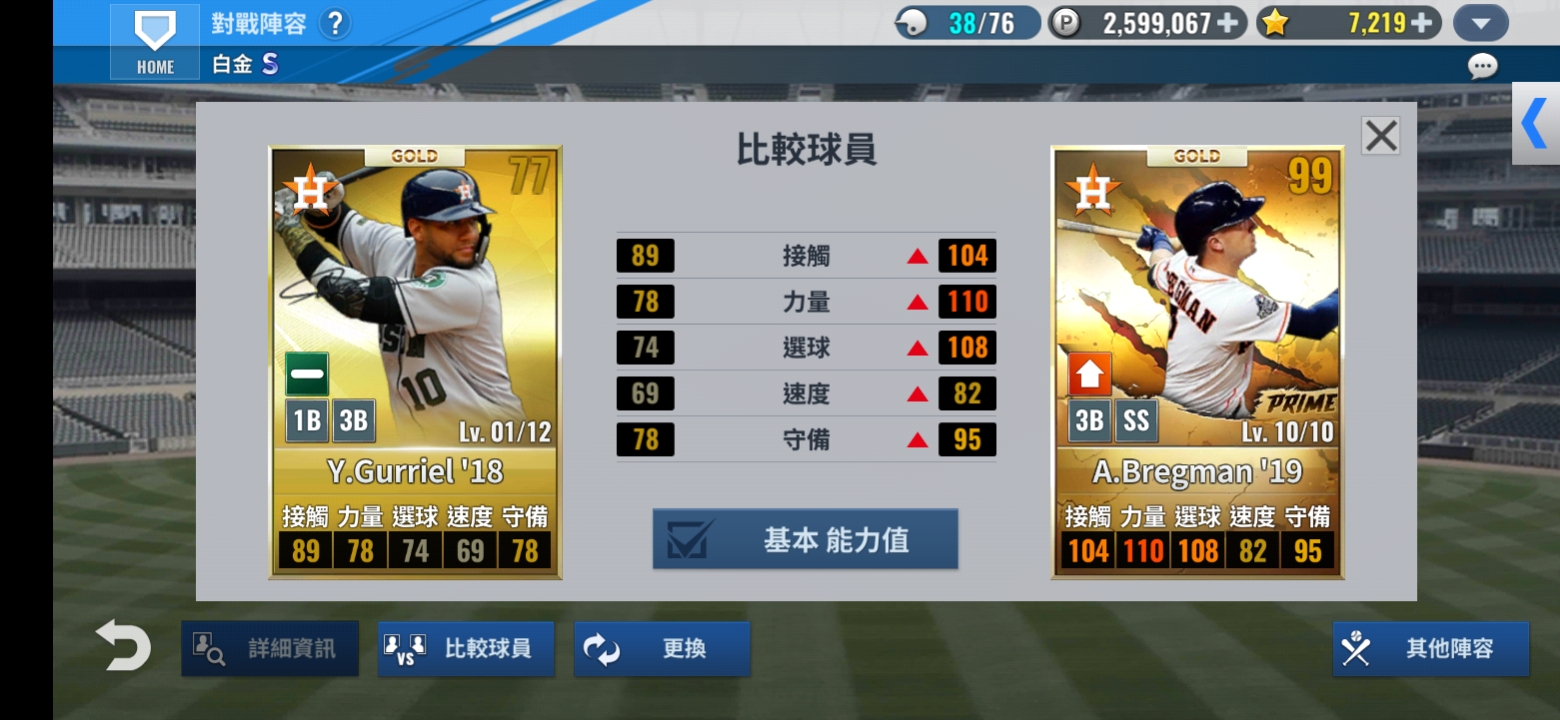Viewport: 1560px width, 720px height.
Task: Click the back arrow at bottom left
Action: 122,647
